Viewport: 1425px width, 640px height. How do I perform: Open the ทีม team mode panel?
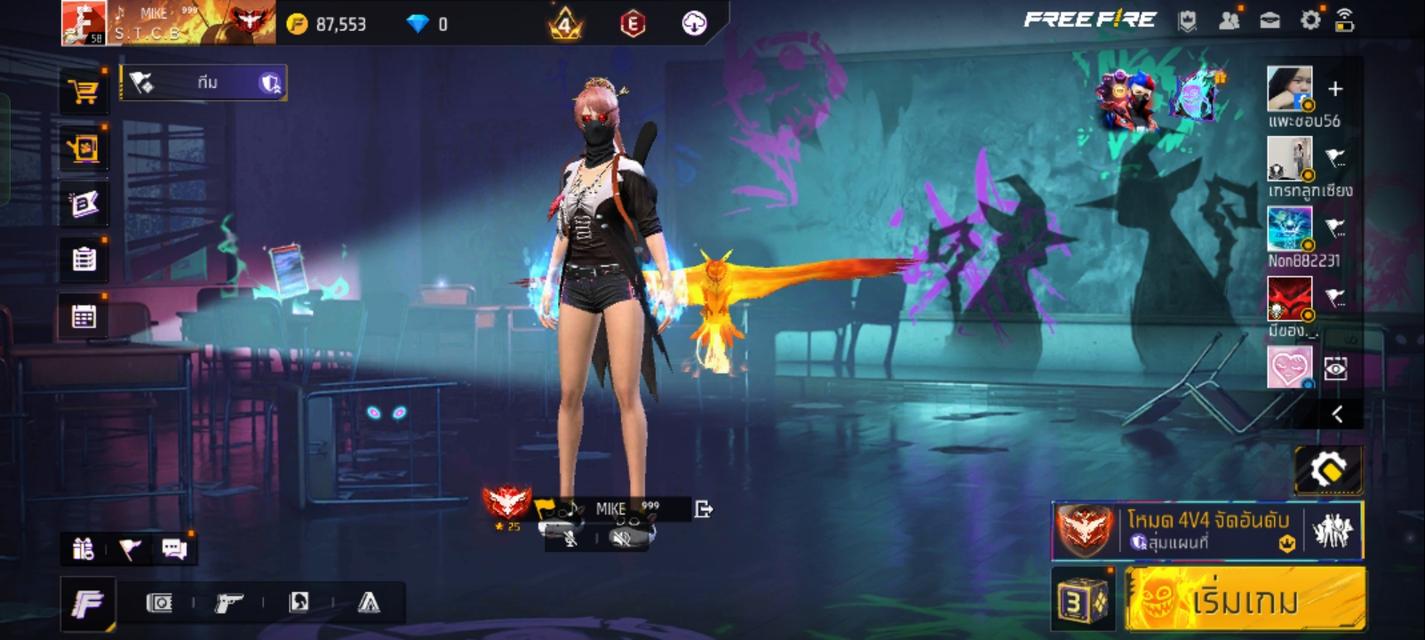204,83
